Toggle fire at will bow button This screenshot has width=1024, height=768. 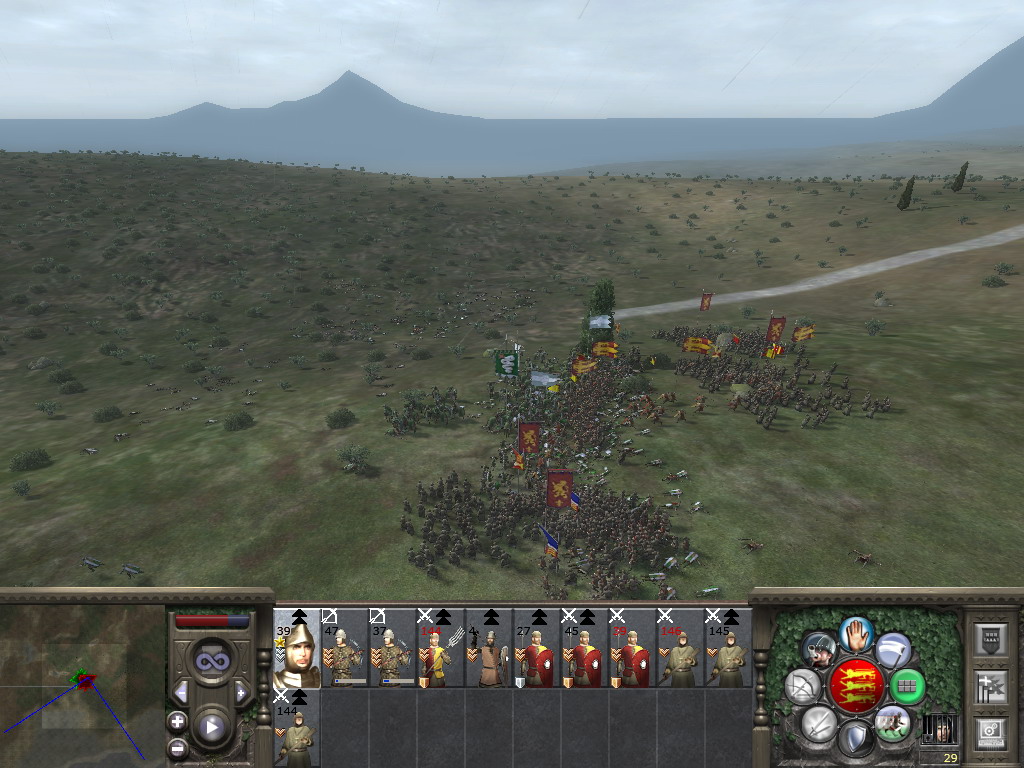click(803, 686)
